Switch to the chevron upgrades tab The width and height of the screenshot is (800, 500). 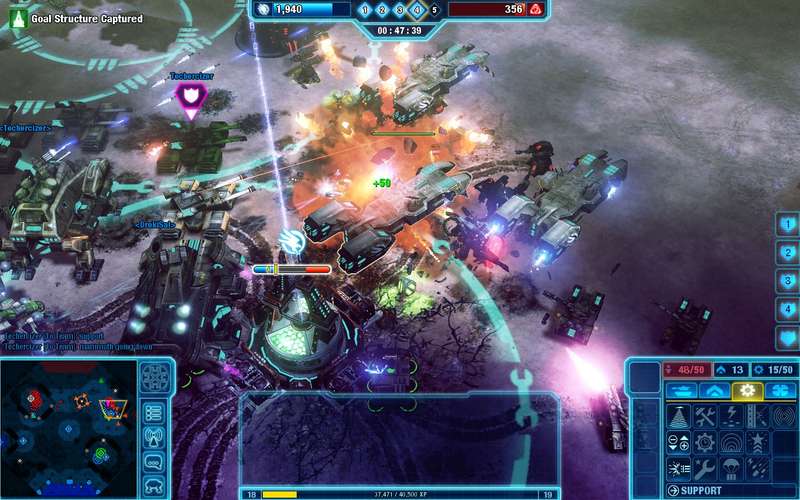pyautogui.click(x=713, y=390)
